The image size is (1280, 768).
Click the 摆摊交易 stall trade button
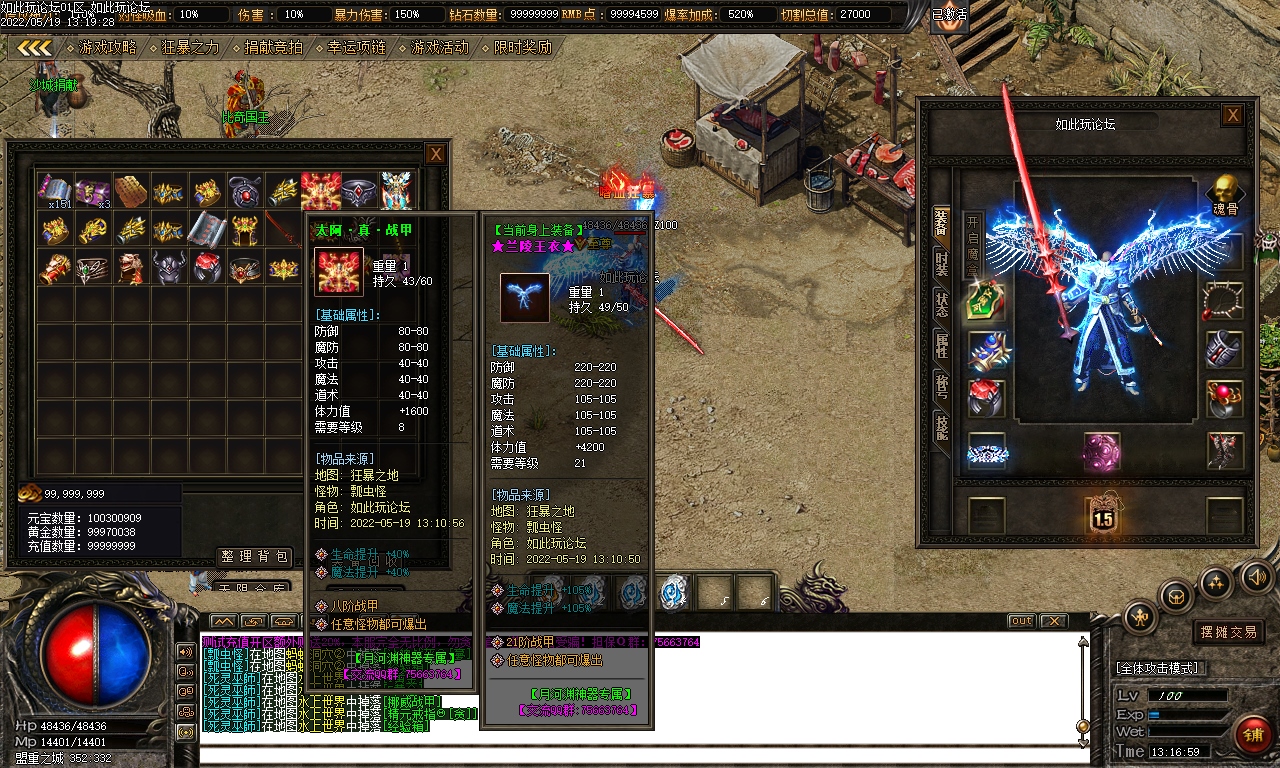coord(1230,632)
